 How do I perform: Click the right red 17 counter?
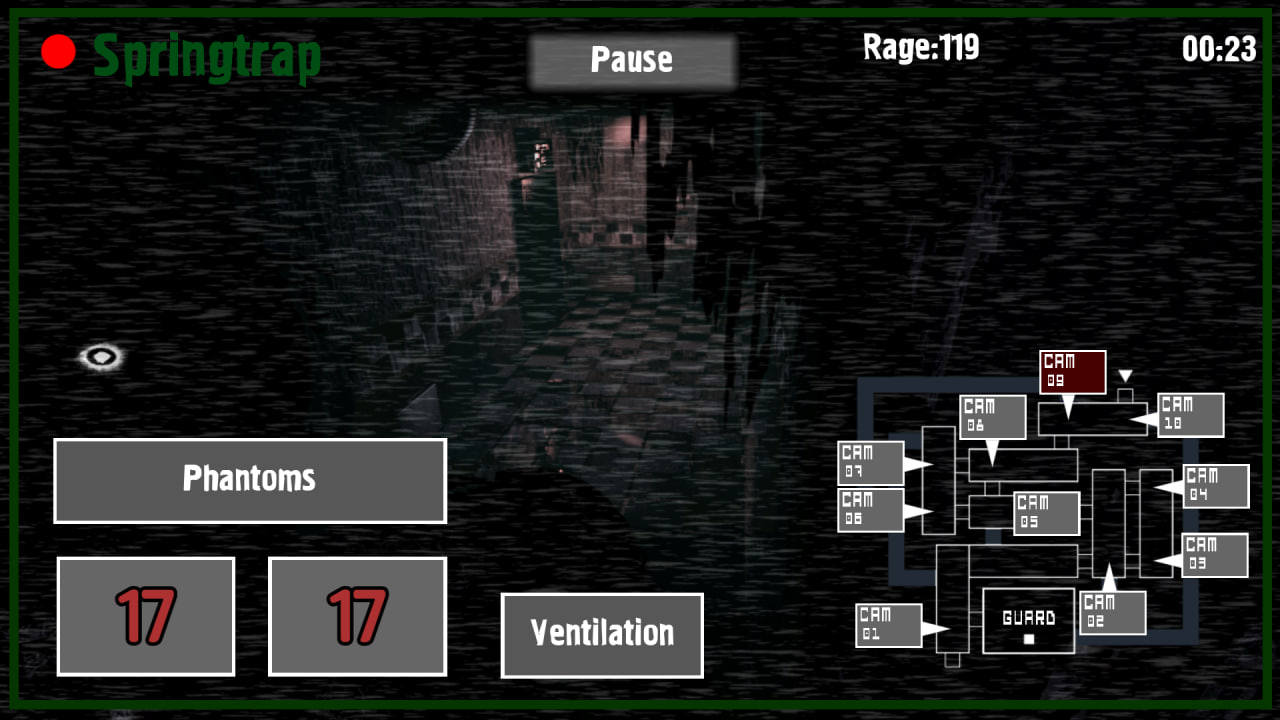tap(356, 615)
